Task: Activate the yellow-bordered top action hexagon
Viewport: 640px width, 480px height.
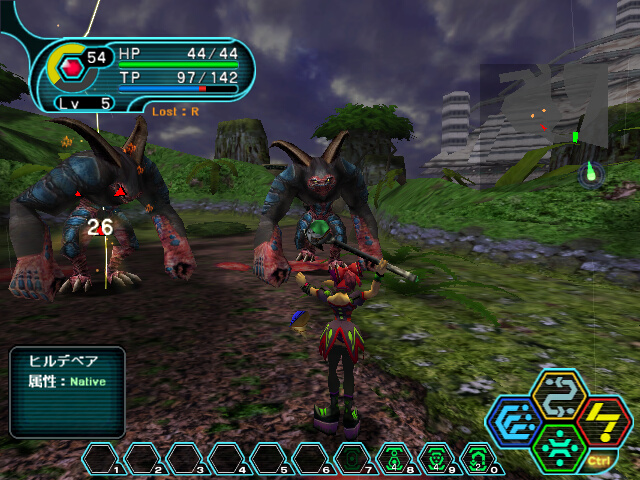Action: pyautogui.click(x=558, y=396)
